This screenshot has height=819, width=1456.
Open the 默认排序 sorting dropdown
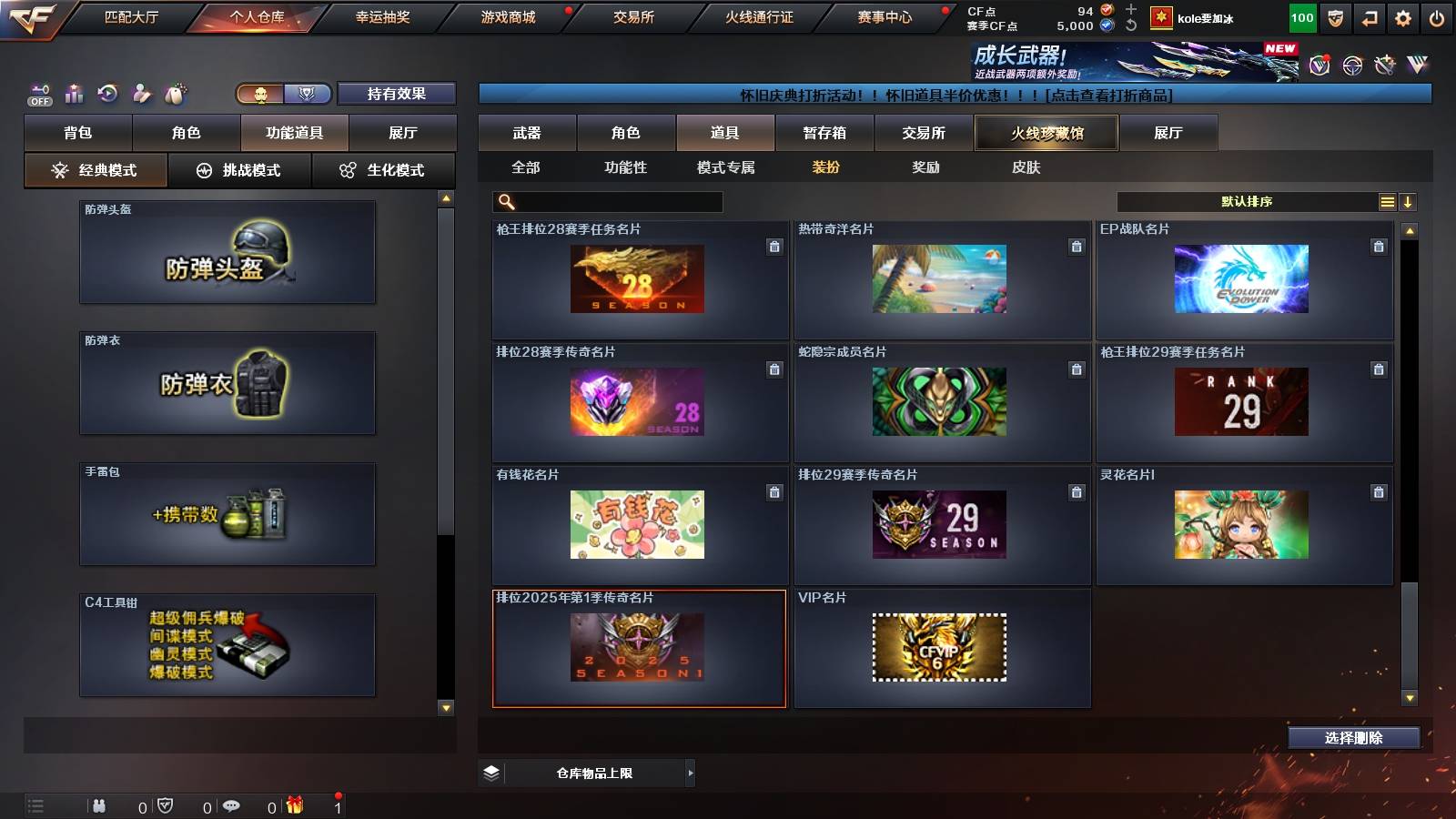point(1247,201)
